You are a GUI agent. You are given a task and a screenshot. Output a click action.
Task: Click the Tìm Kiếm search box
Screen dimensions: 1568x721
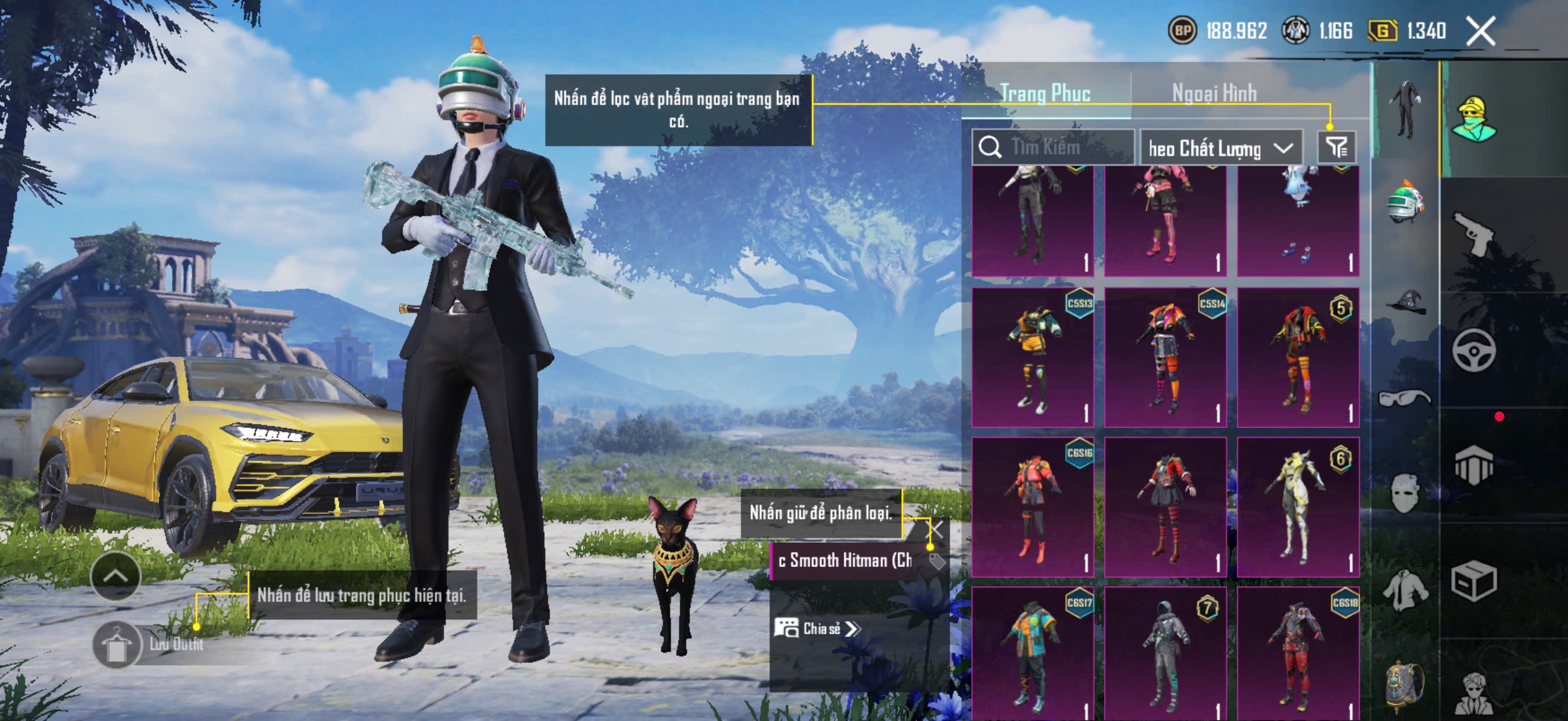coord(1053,147)
